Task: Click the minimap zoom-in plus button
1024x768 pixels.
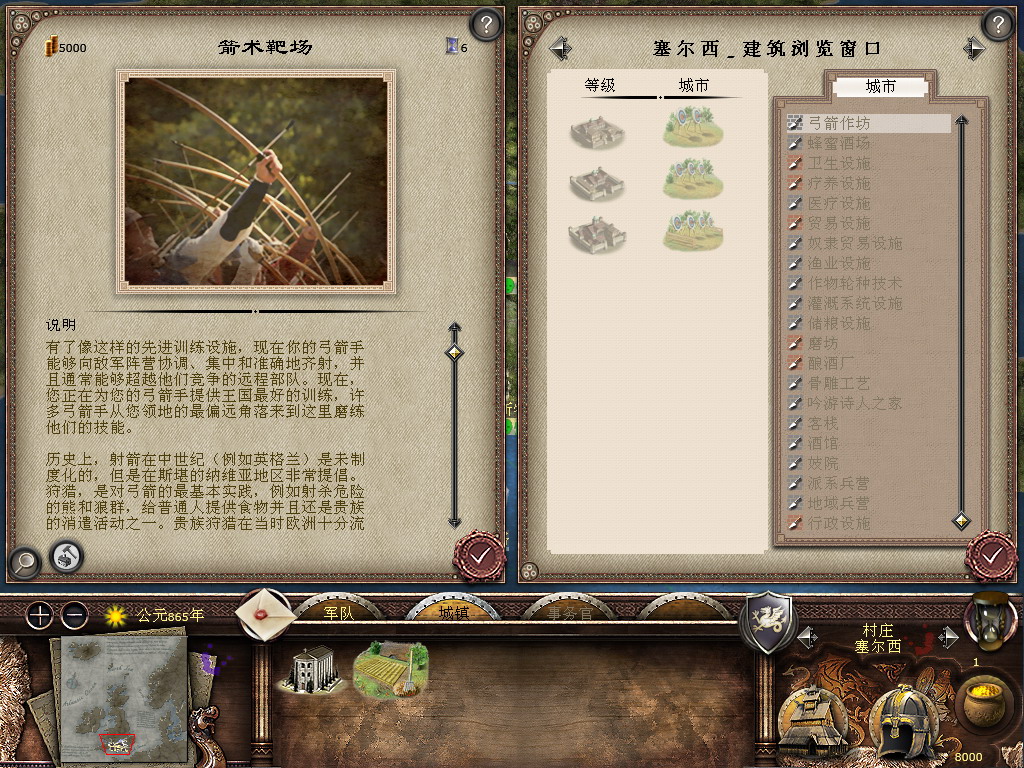Action: 40,615
